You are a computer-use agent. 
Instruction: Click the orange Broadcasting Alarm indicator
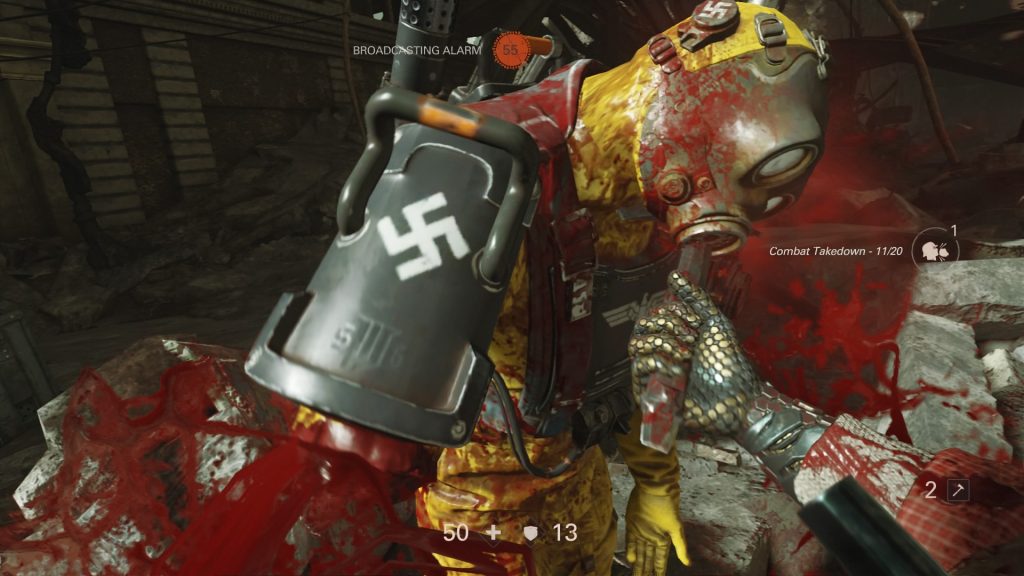[510, 48]
